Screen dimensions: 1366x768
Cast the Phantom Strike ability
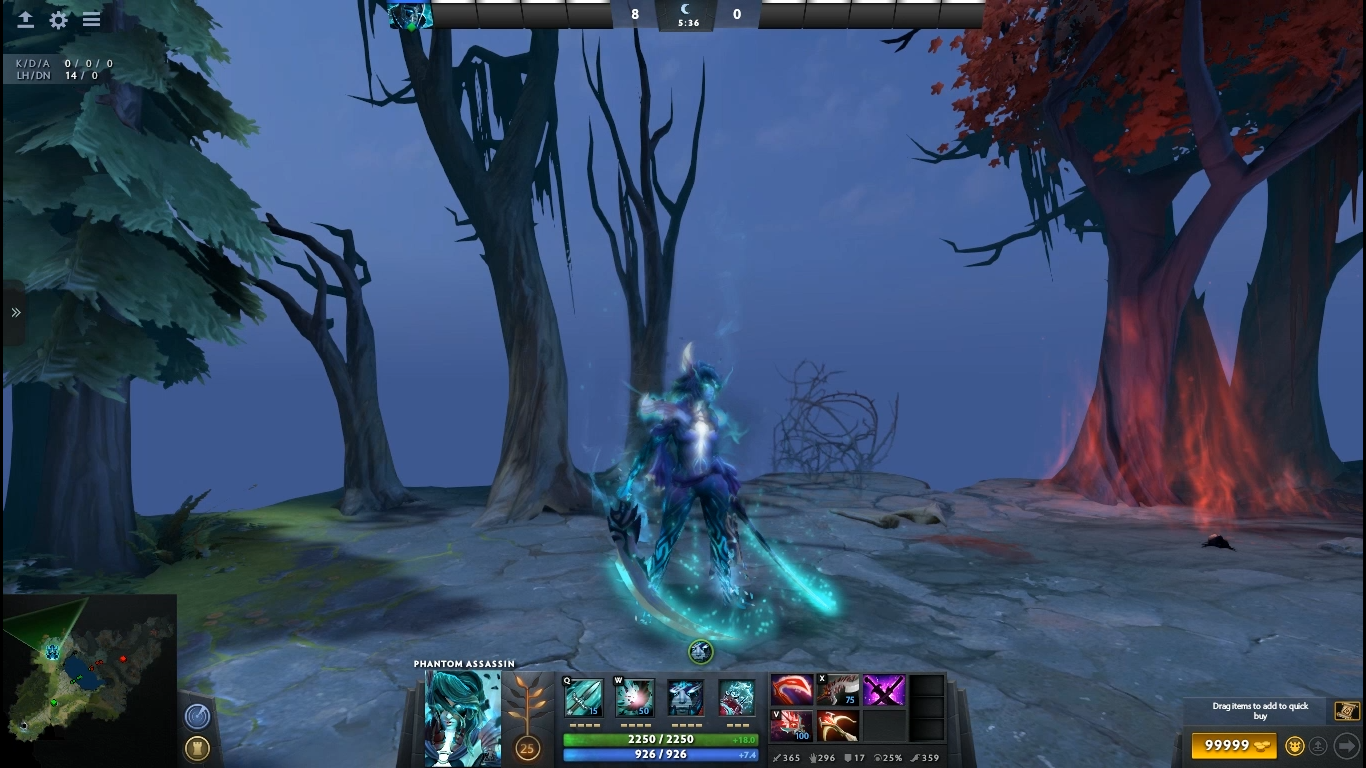634,697
